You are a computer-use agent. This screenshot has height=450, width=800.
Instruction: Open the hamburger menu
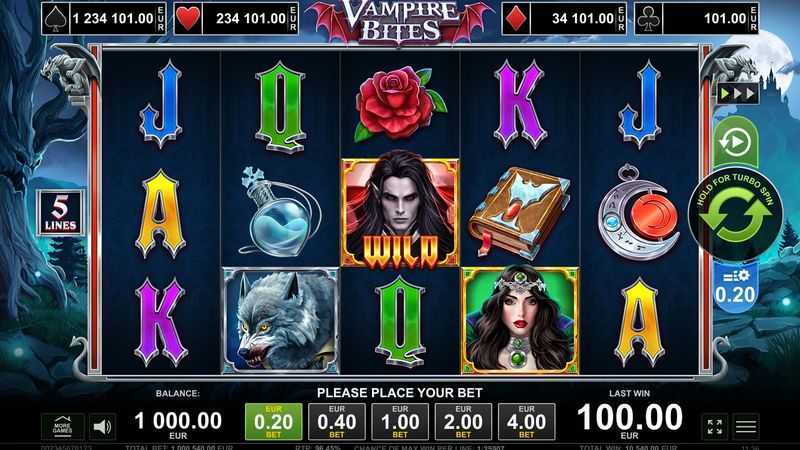746,427
